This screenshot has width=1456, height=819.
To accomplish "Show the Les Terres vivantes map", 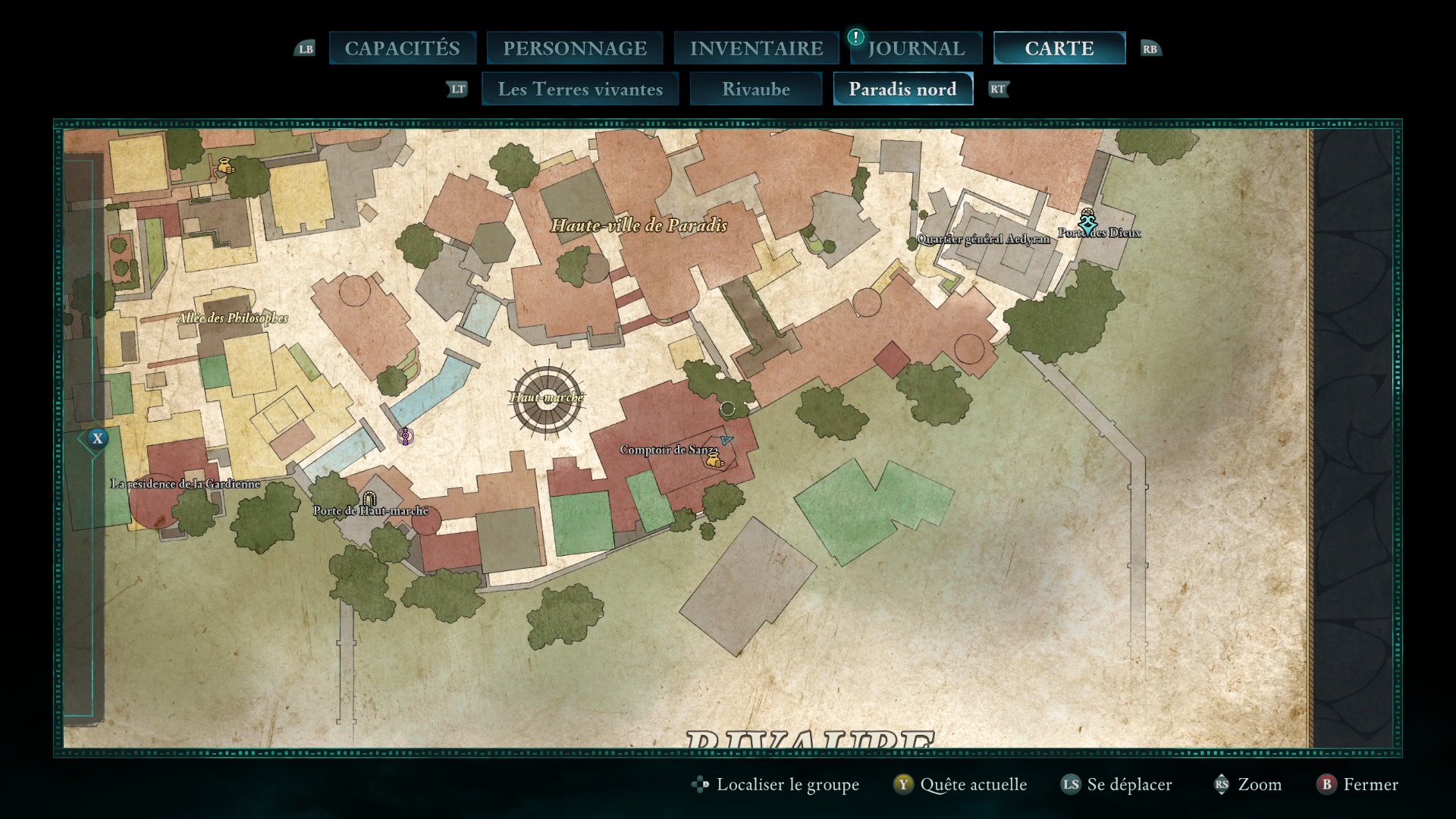I will pos(580,89).
